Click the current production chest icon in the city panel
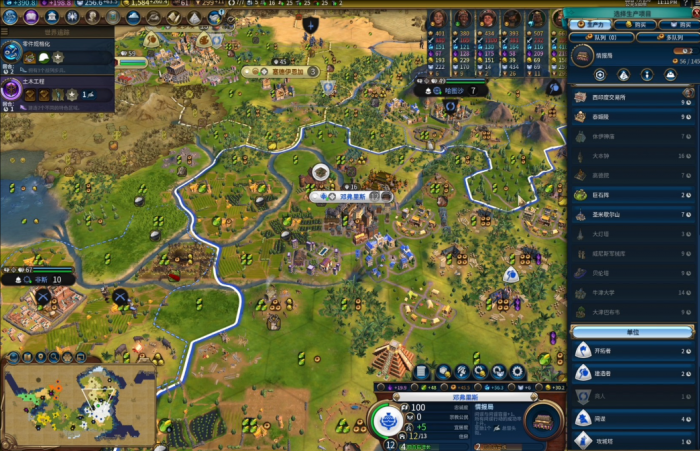The height and width of the screenshot is (451, 700). point(543,418)
